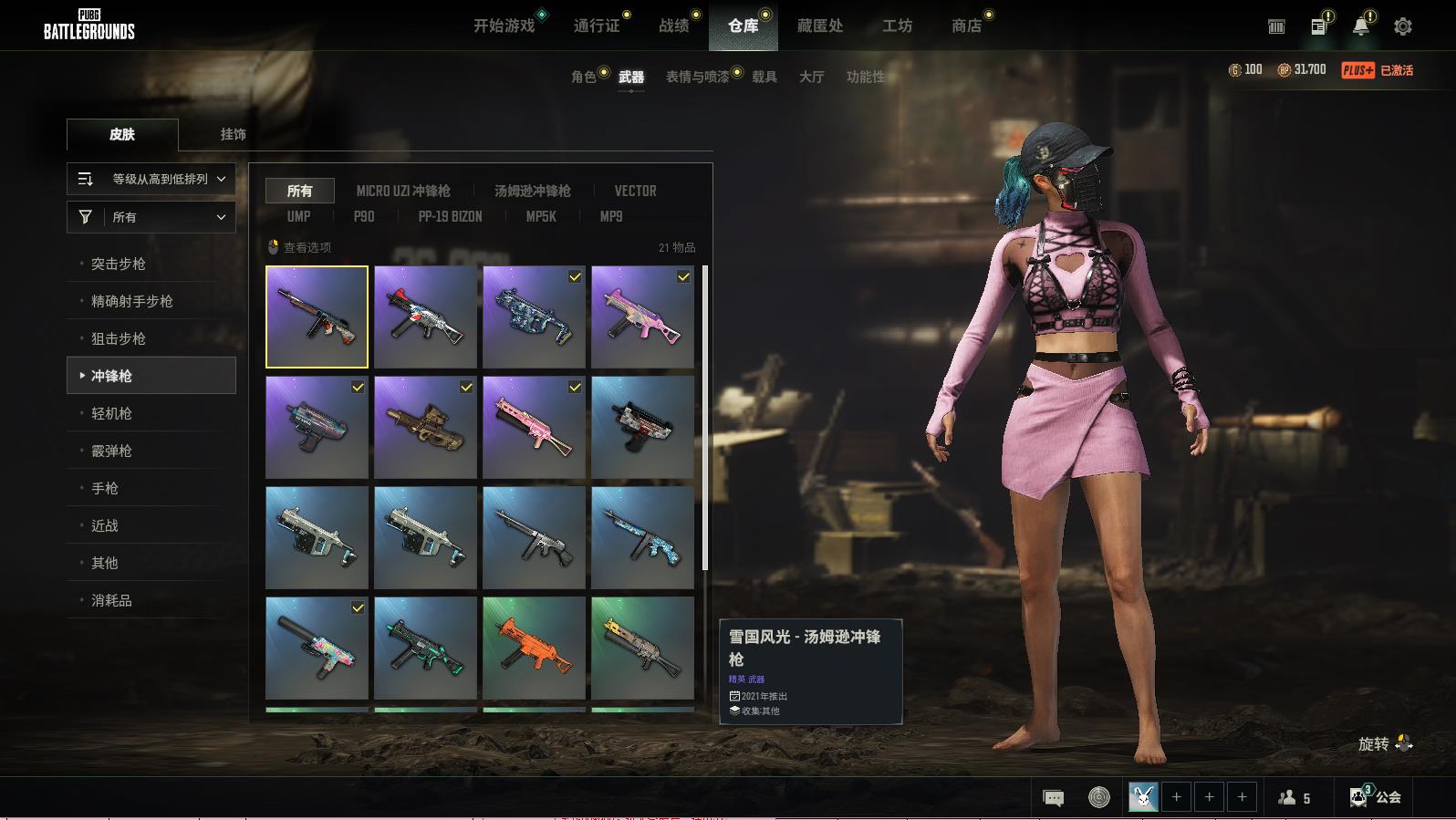Check the notification bell
This screenshot has width=1456, height=820.
[1360, 26]
